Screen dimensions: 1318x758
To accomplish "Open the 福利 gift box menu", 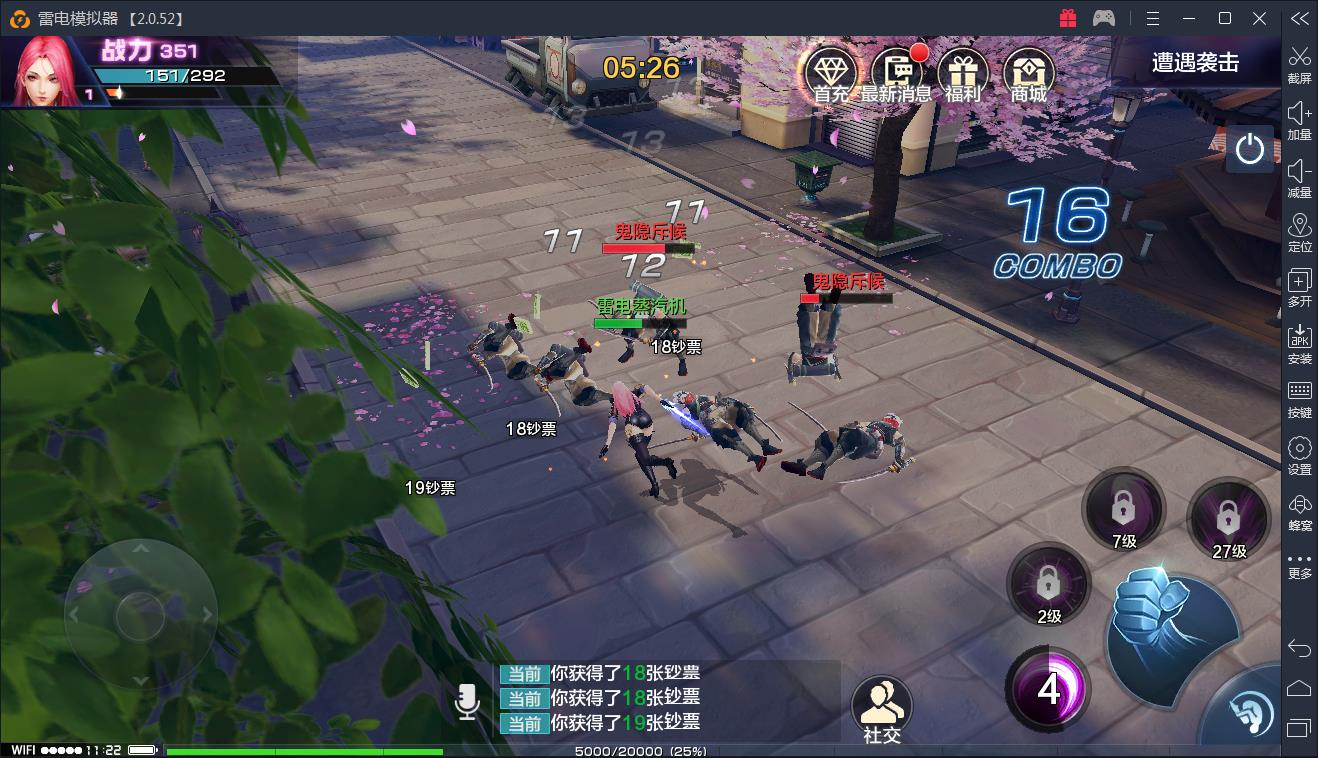I will point(963,74).
